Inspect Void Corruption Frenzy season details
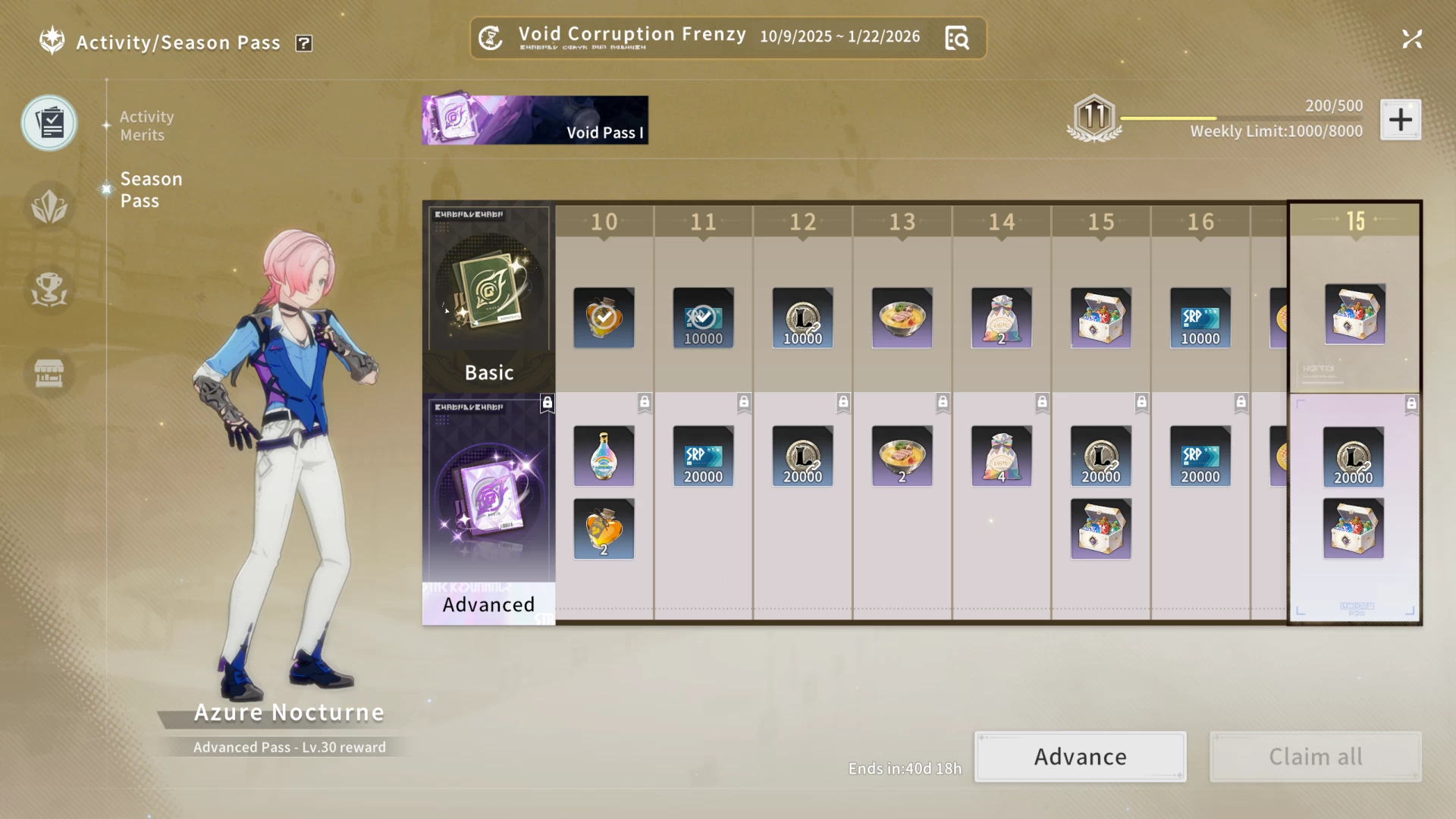Viewport: 1456px width, 819px height. pyautogui.click(x=957, y=38)
